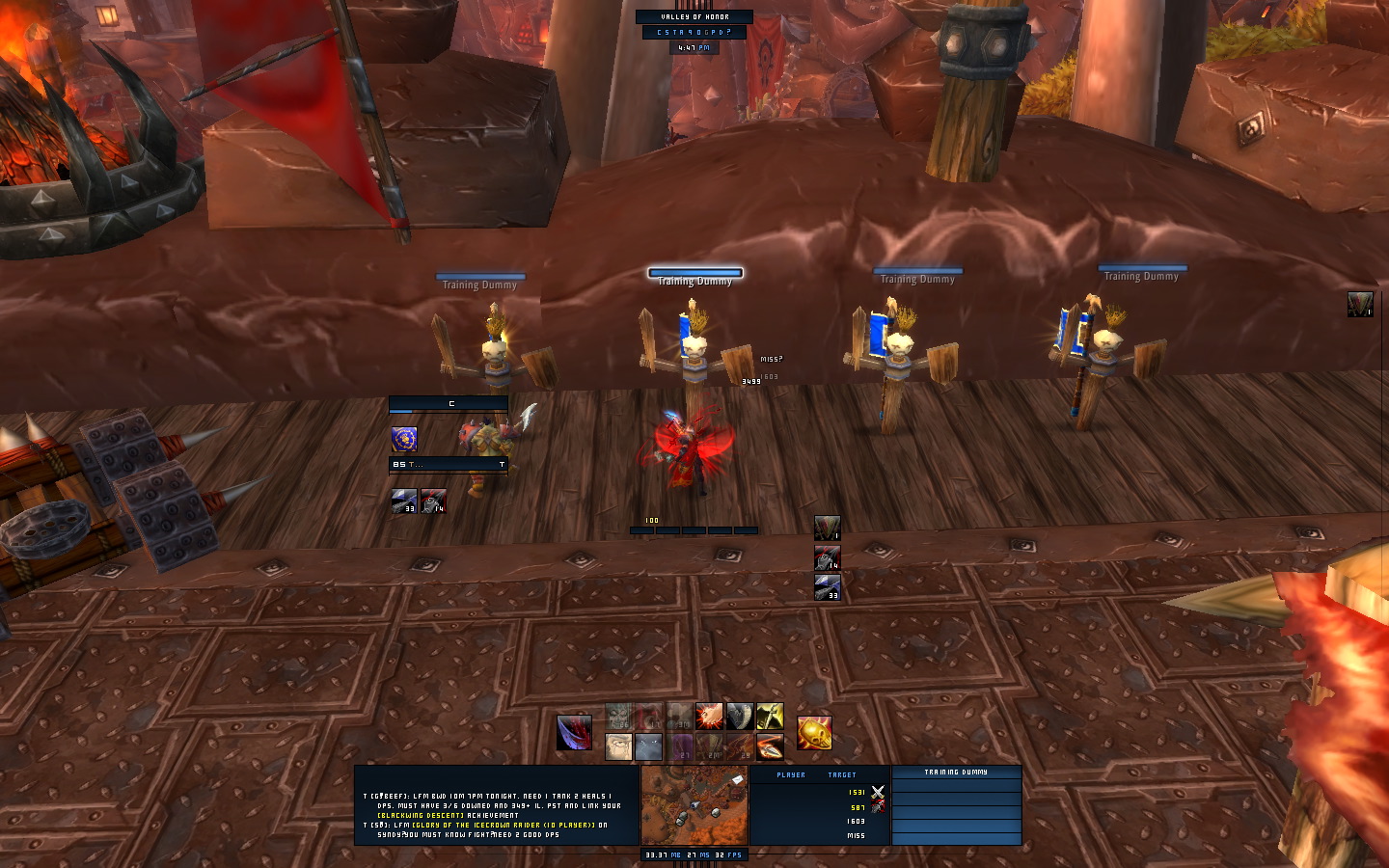
Task: Click the crossed swords damage meter icon
Action: point(878,792)
